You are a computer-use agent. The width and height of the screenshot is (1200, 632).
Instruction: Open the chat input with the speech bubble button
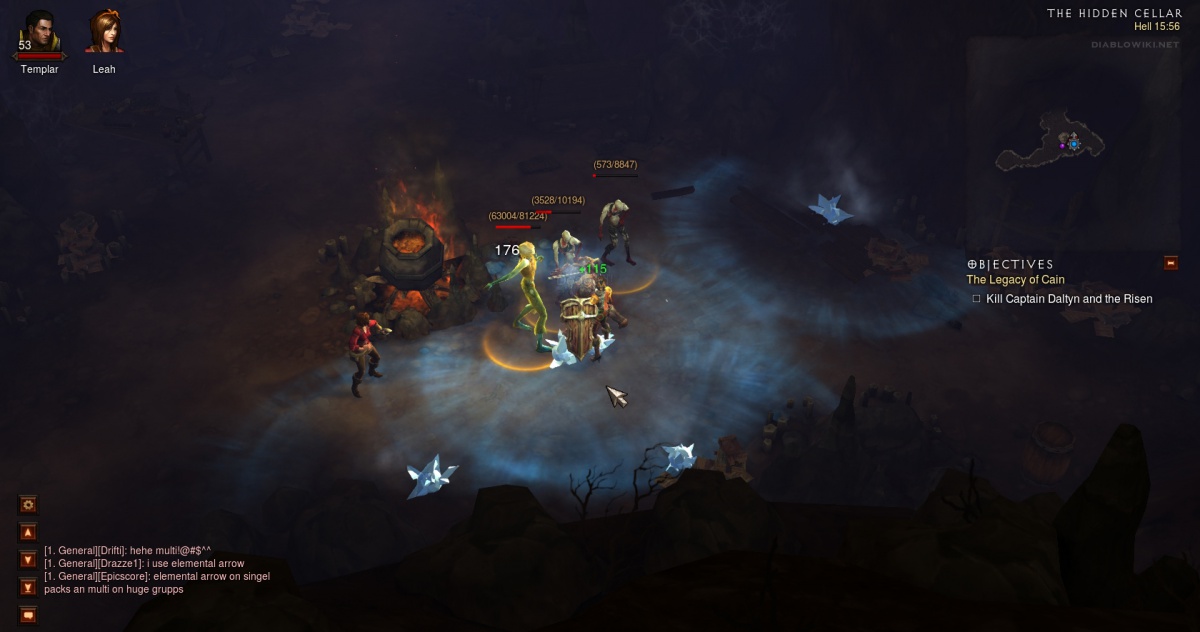pyautogui.click(x=28, y=614)
